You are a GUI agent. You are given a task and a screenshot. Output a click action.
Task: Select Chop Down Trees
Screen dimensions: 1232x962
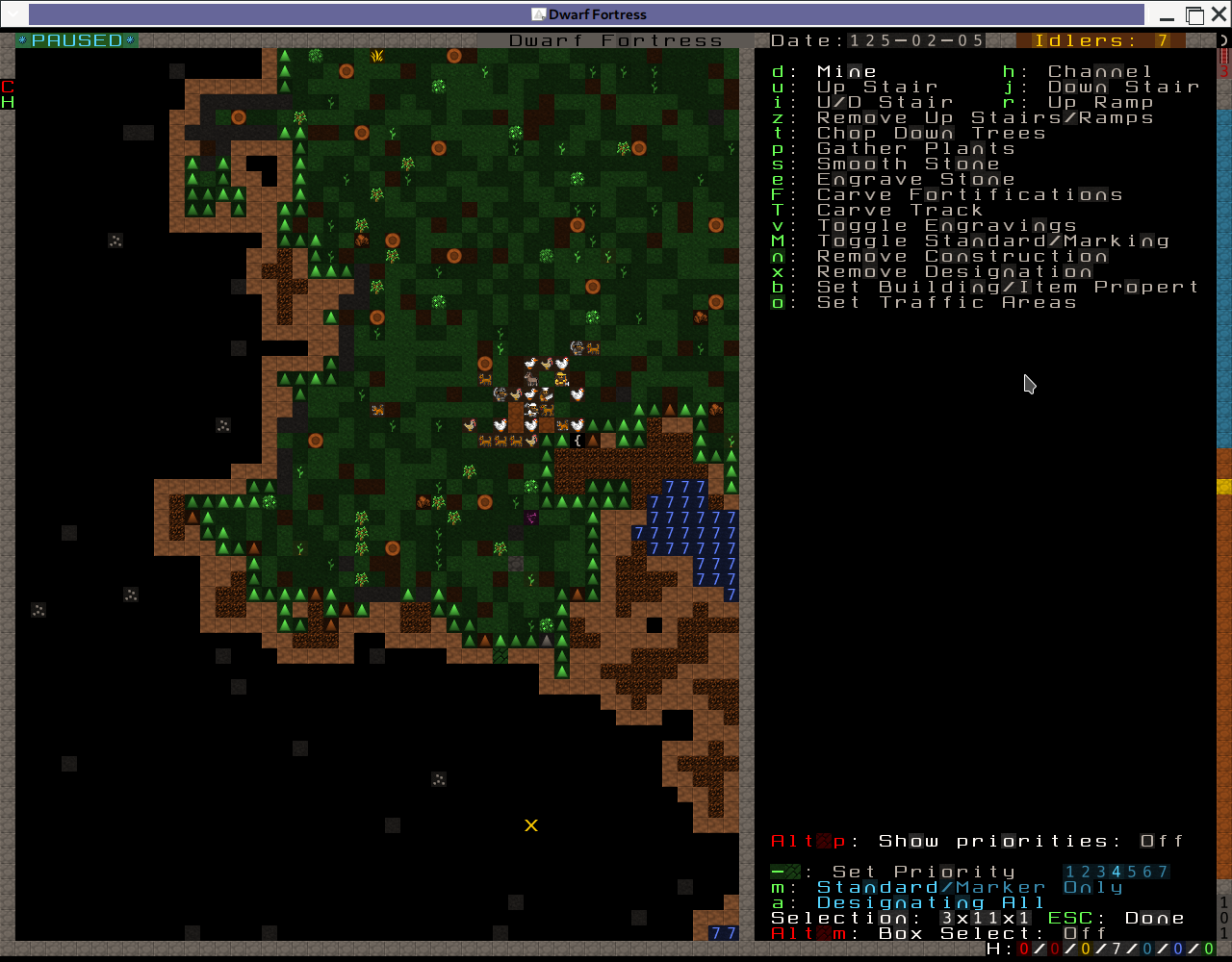click(x=931, y=133)
